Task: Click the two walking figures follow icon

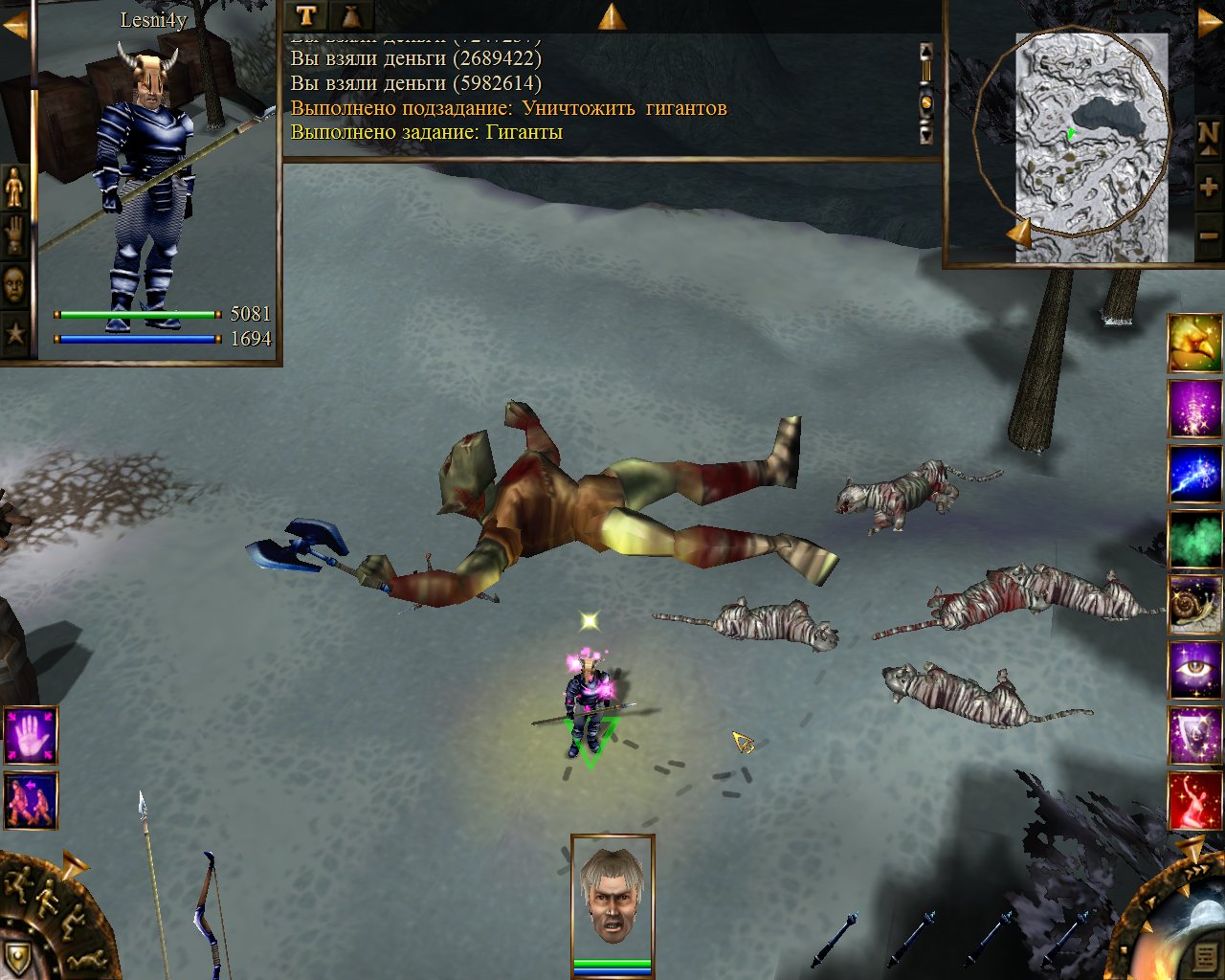Action: pos(31,800)
